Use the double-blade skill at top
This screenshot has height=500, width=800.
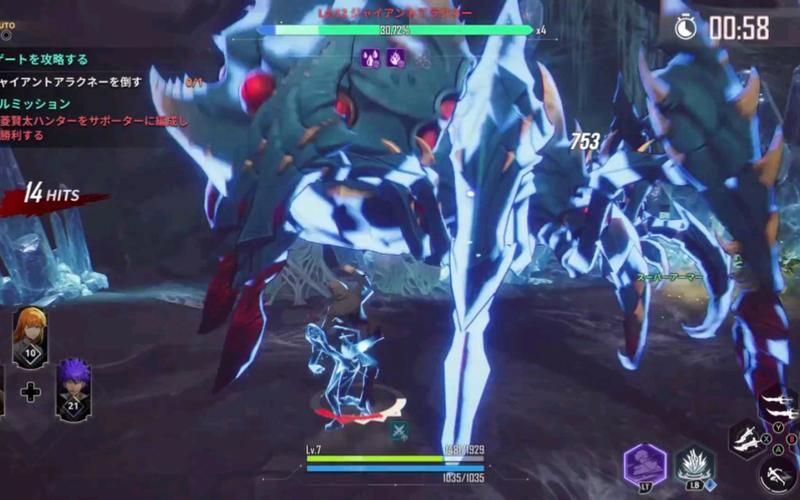780,405
